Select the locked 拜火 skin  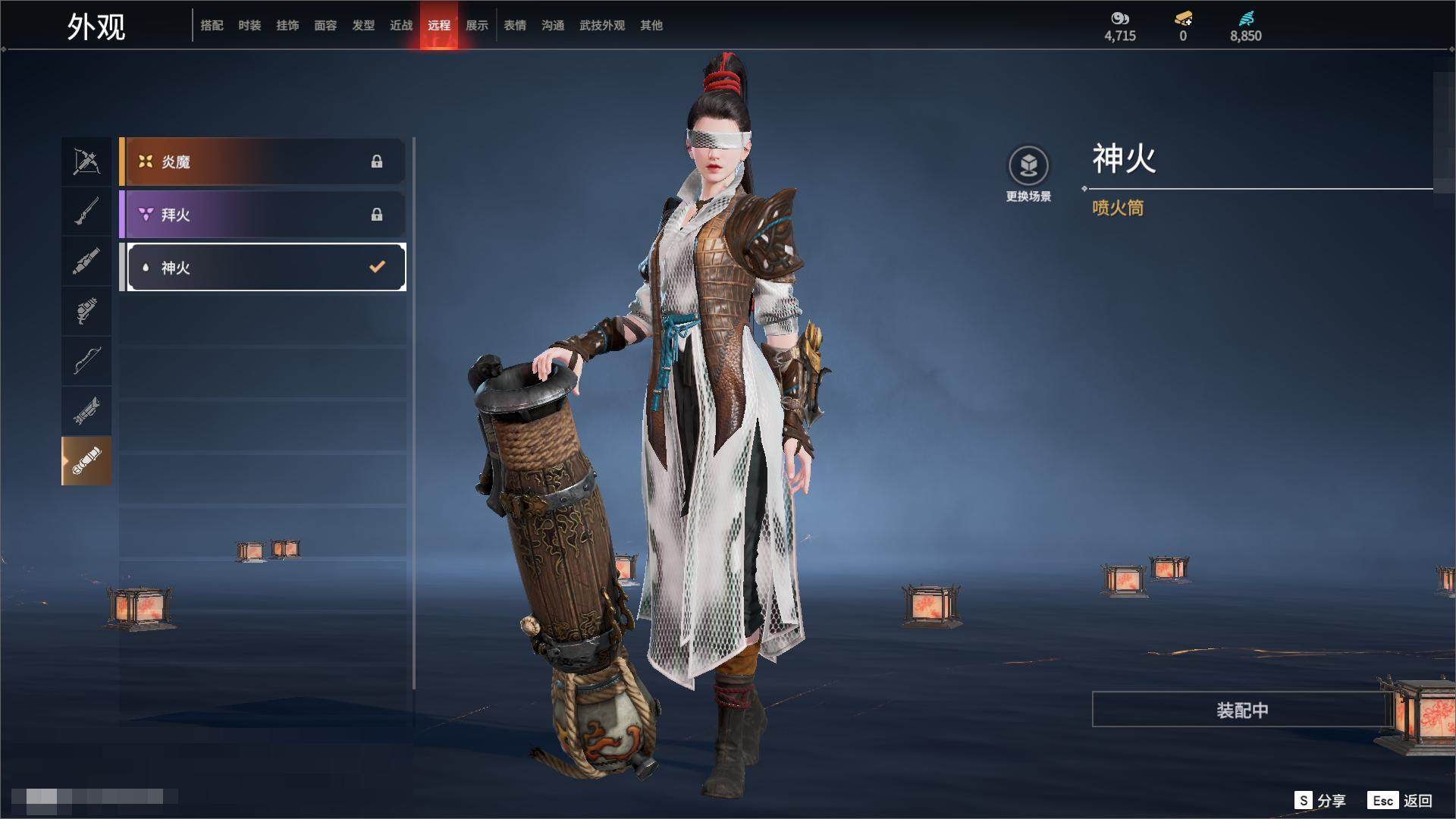262,215
